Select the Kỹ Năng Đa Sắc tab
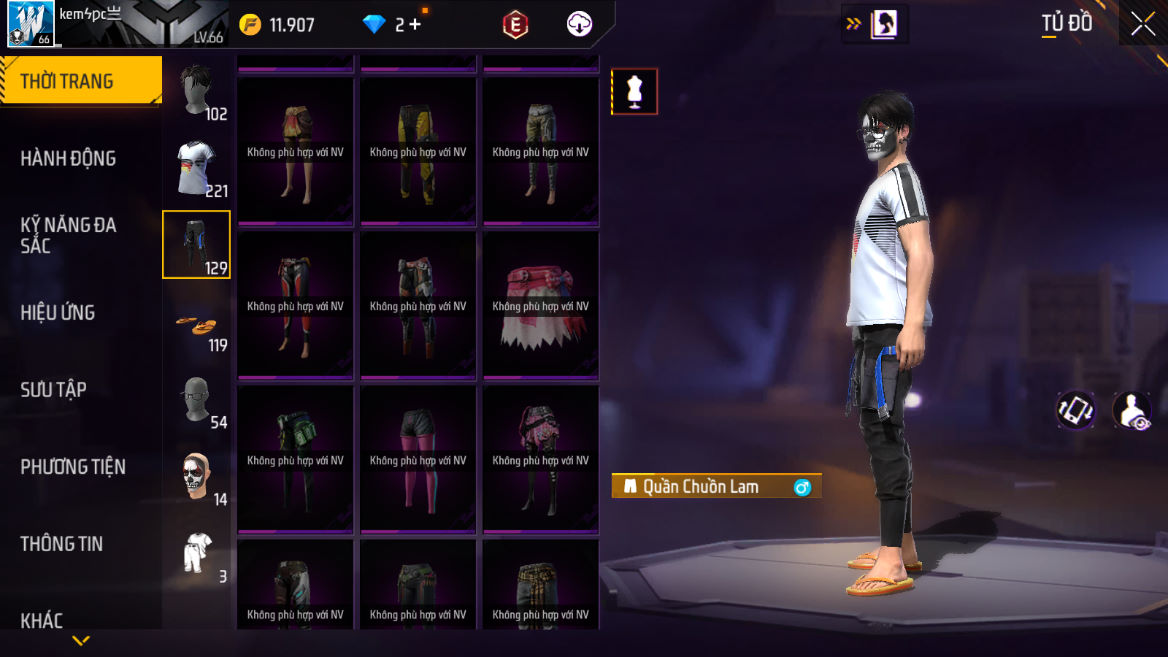 tap(68, 235)
